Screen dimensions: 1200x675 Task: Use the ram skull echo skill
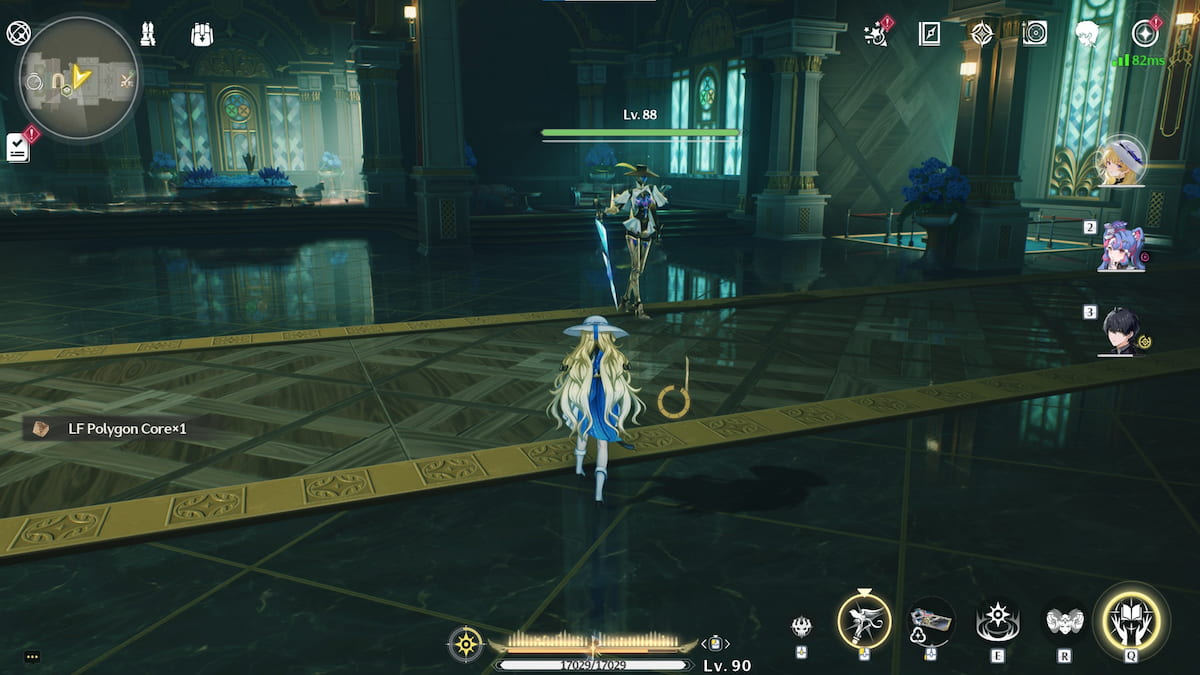(1064, 622)
